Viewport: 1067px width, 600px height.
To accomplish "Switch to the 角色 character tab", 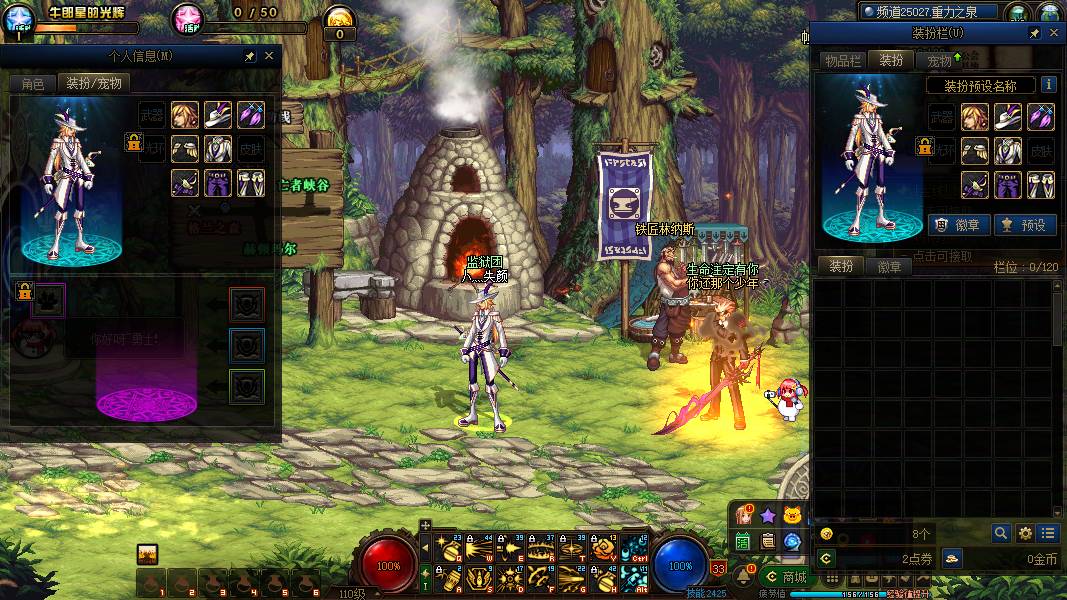I will 32,84.
